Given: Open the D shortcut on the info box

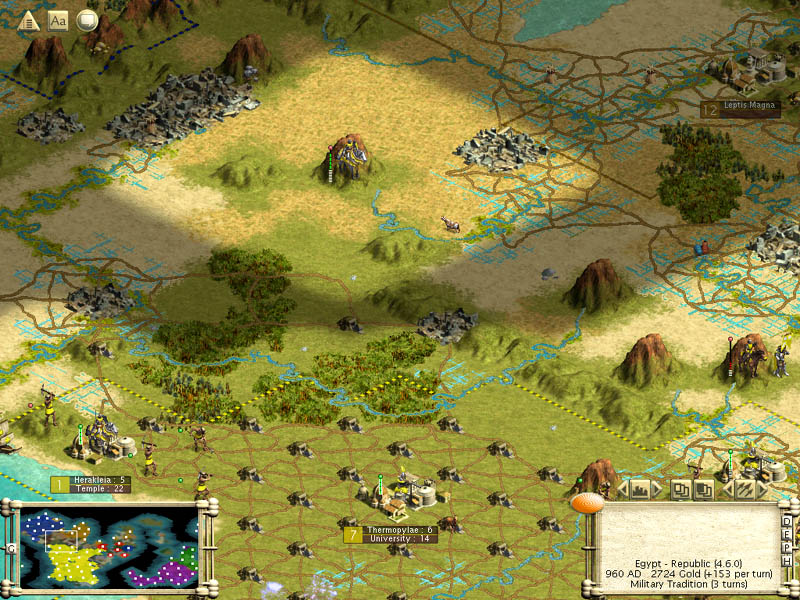Looking at the screenshot, I should pos(787,521).
